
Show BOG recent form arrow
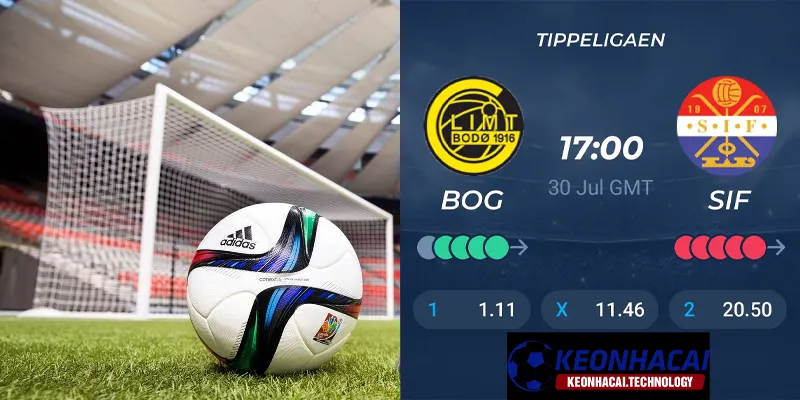(x=519, y=246)
